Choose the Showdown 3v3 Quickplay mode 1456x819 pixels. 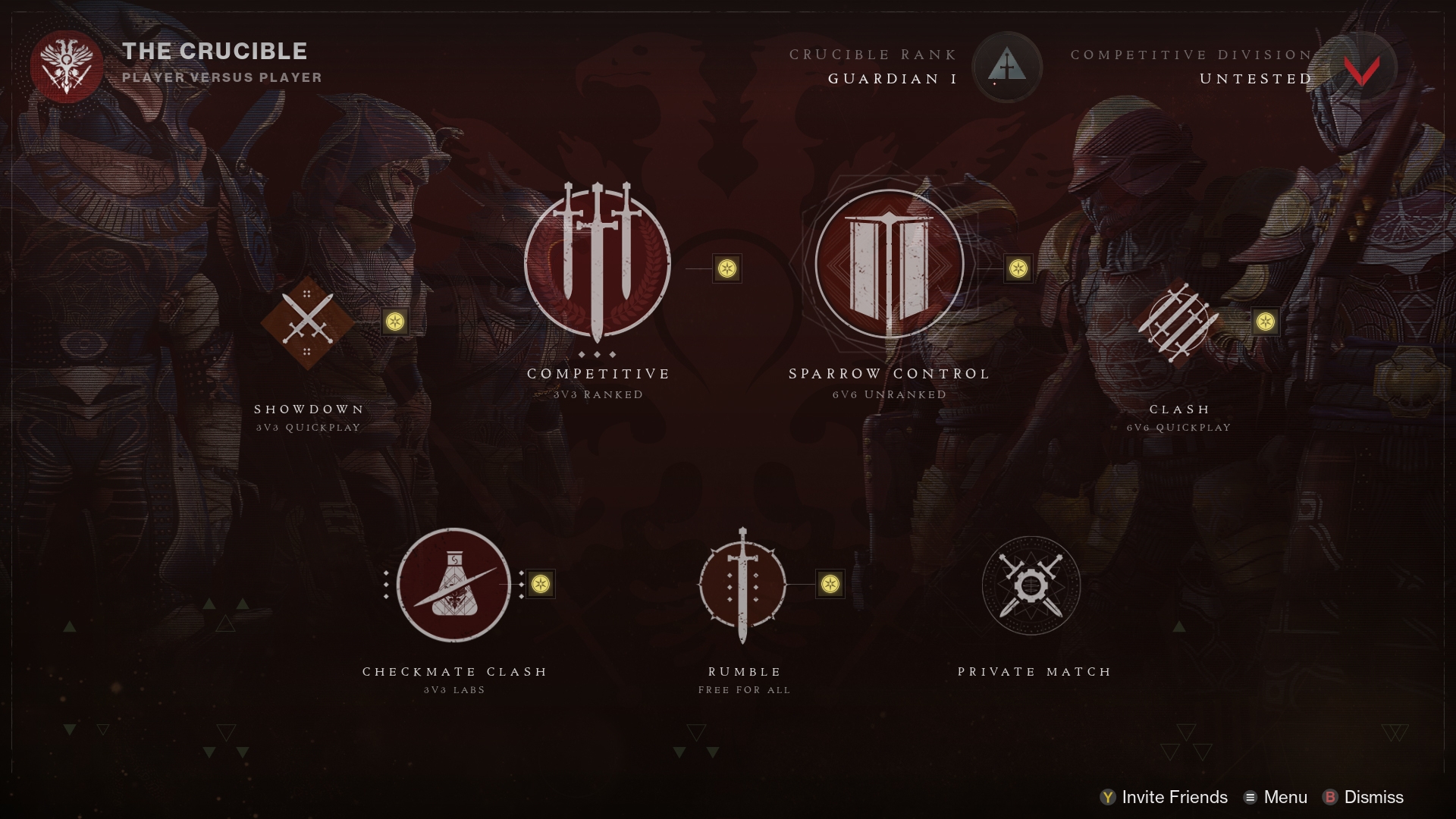click(x=307, y=322)
